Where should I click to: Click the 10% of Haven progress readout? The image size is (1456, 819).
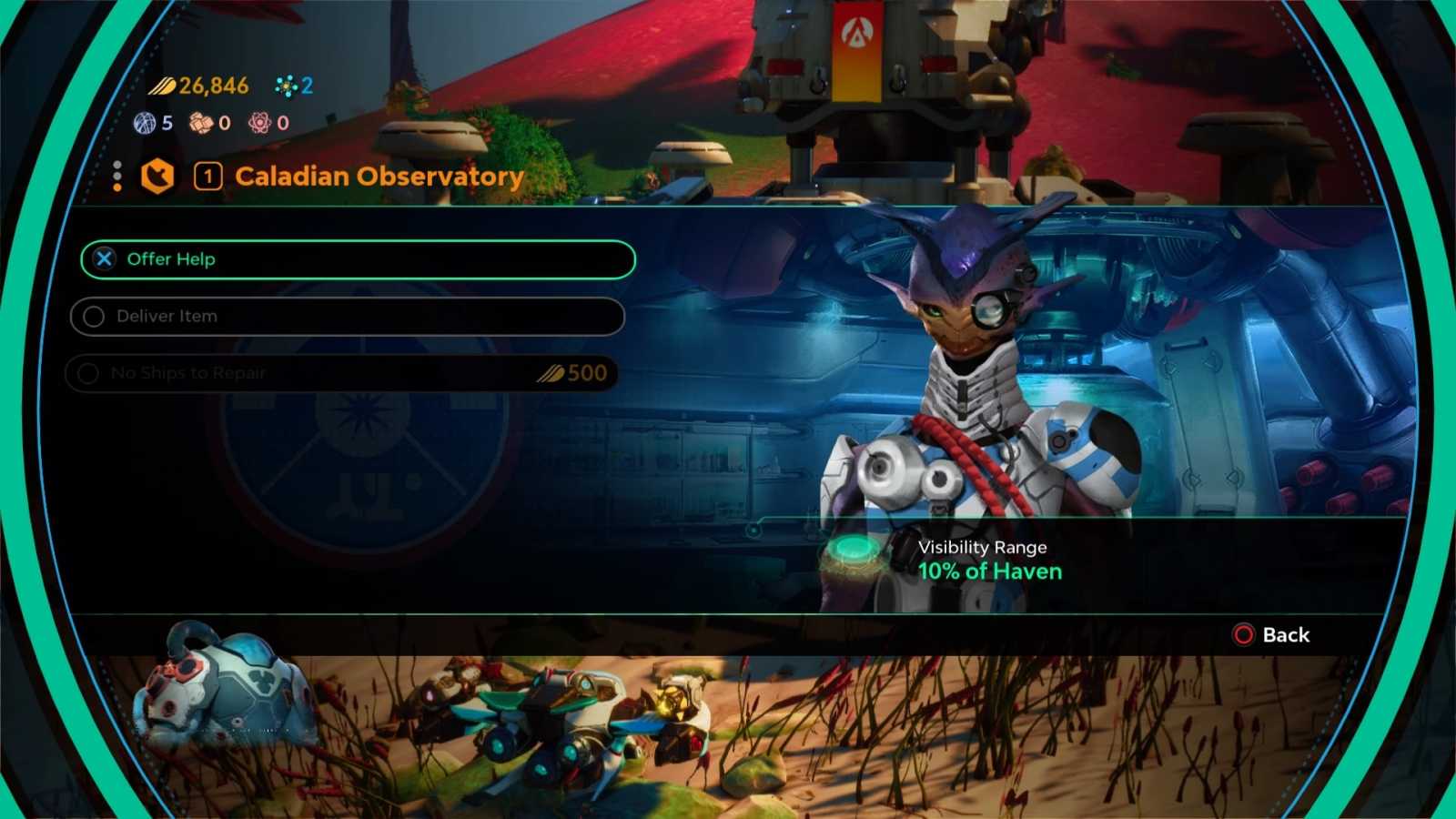[x=990, y=571]
